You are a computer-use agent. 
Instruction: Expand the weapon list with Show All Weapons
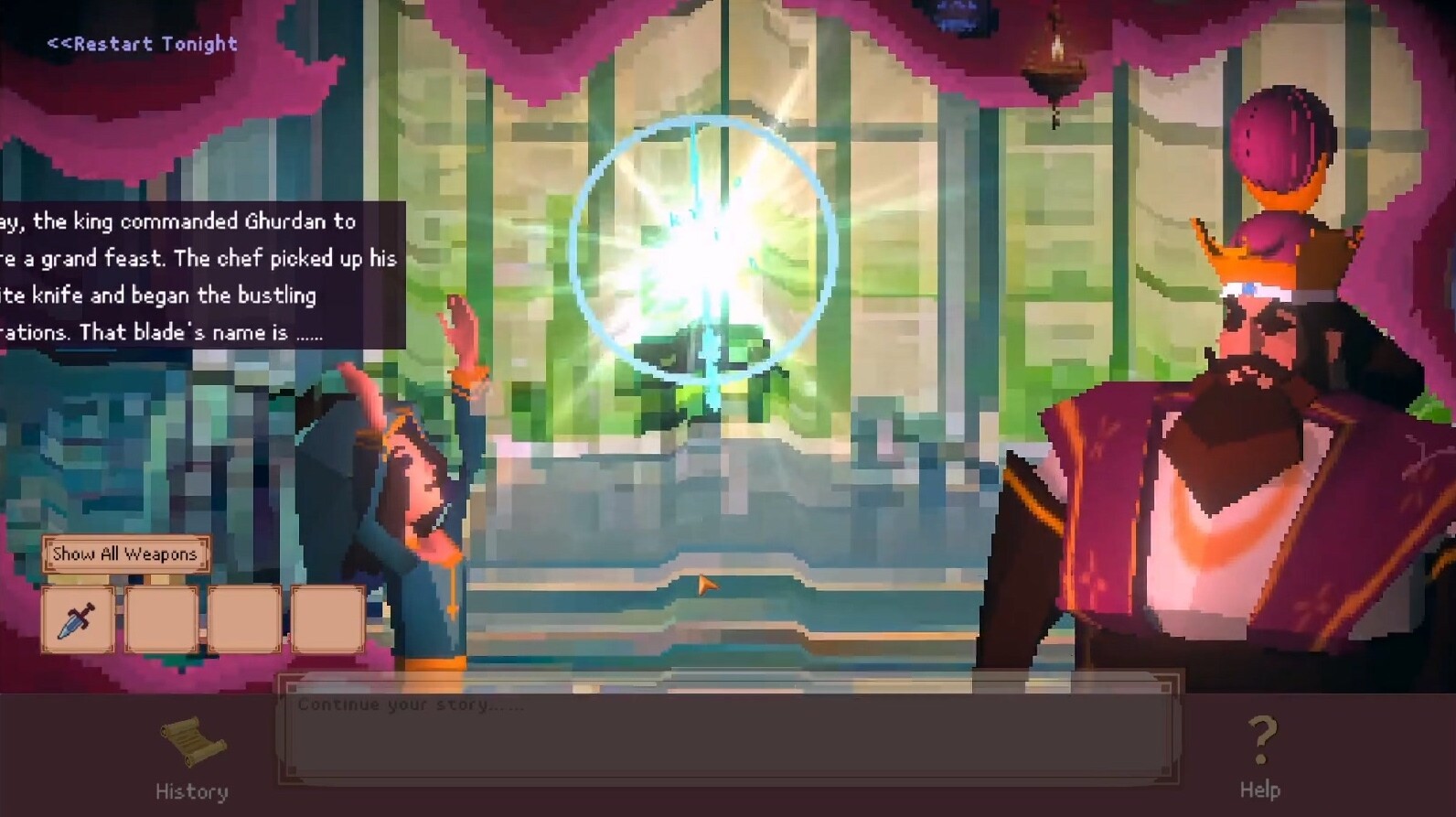click(x=125, y=554)
